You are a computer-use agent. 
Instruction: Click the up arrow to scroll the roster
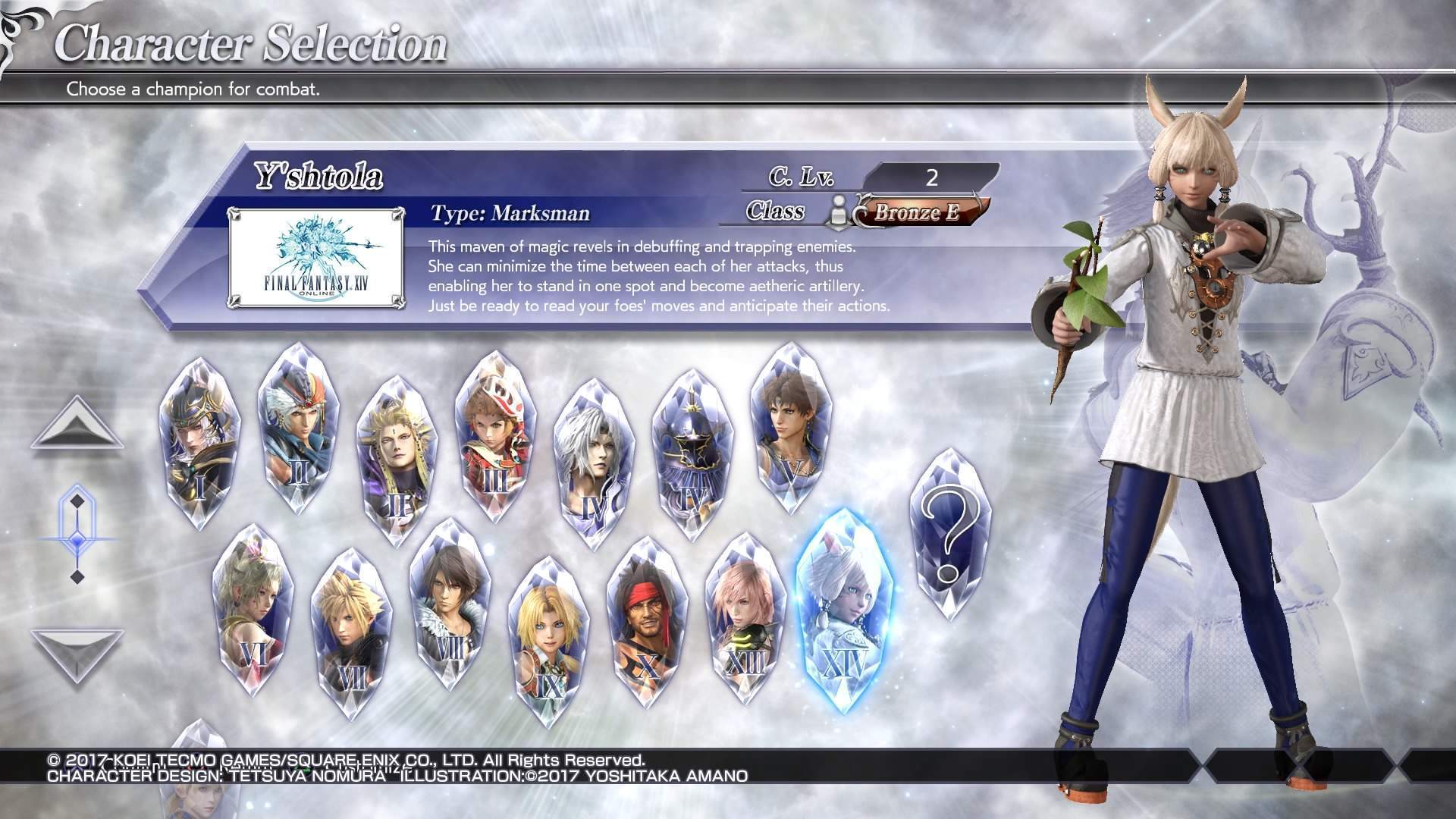pos(77,425)
